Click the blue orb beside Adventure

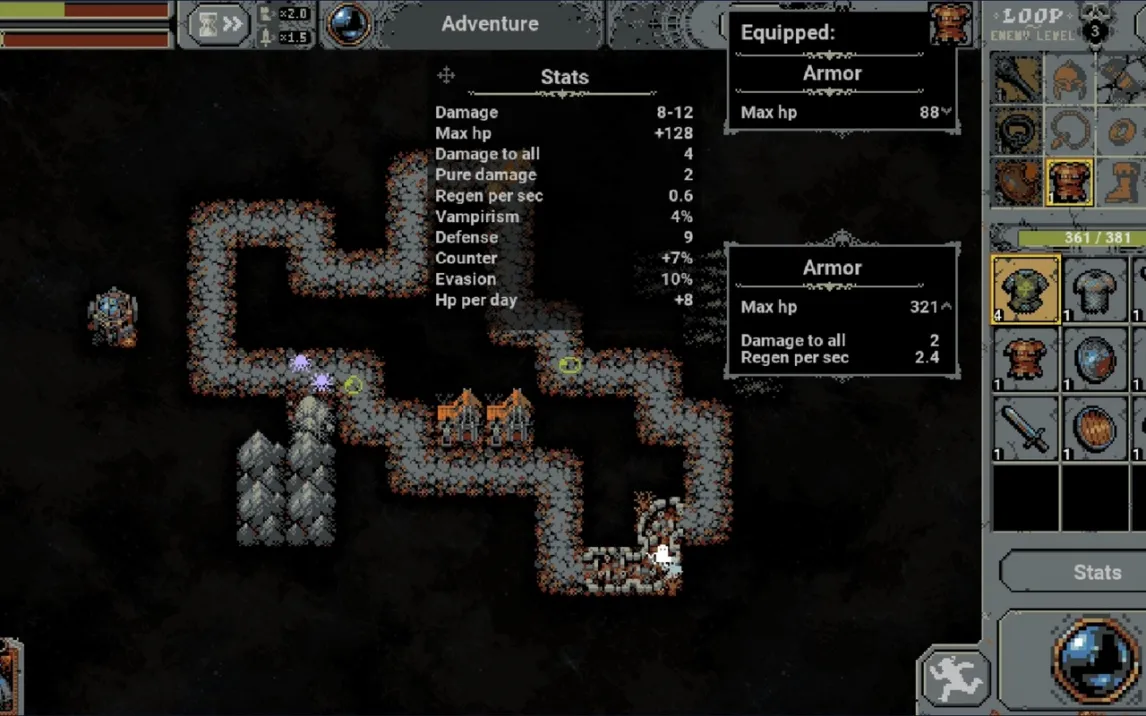(x=350, y=25)
